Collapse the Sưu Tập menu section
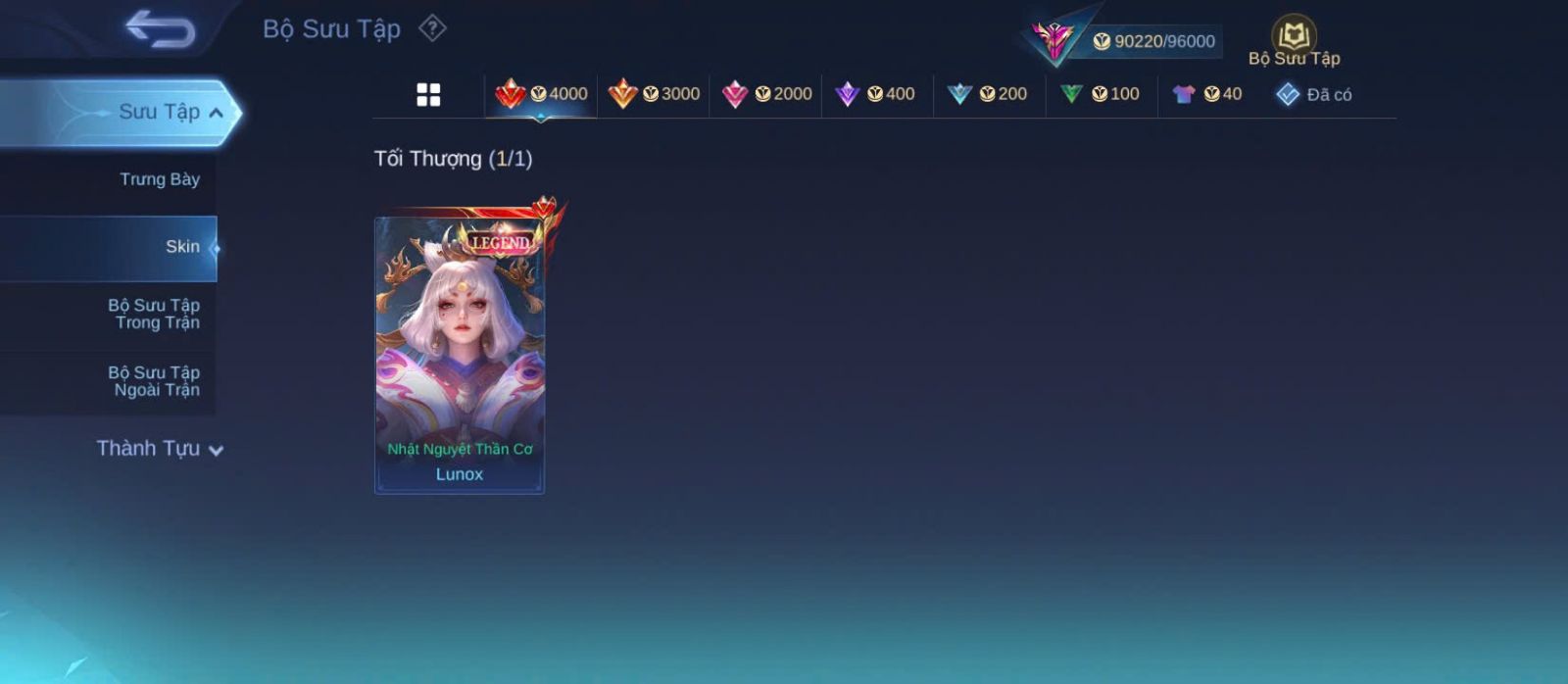The image size is (1568, 684). point(216,113)
